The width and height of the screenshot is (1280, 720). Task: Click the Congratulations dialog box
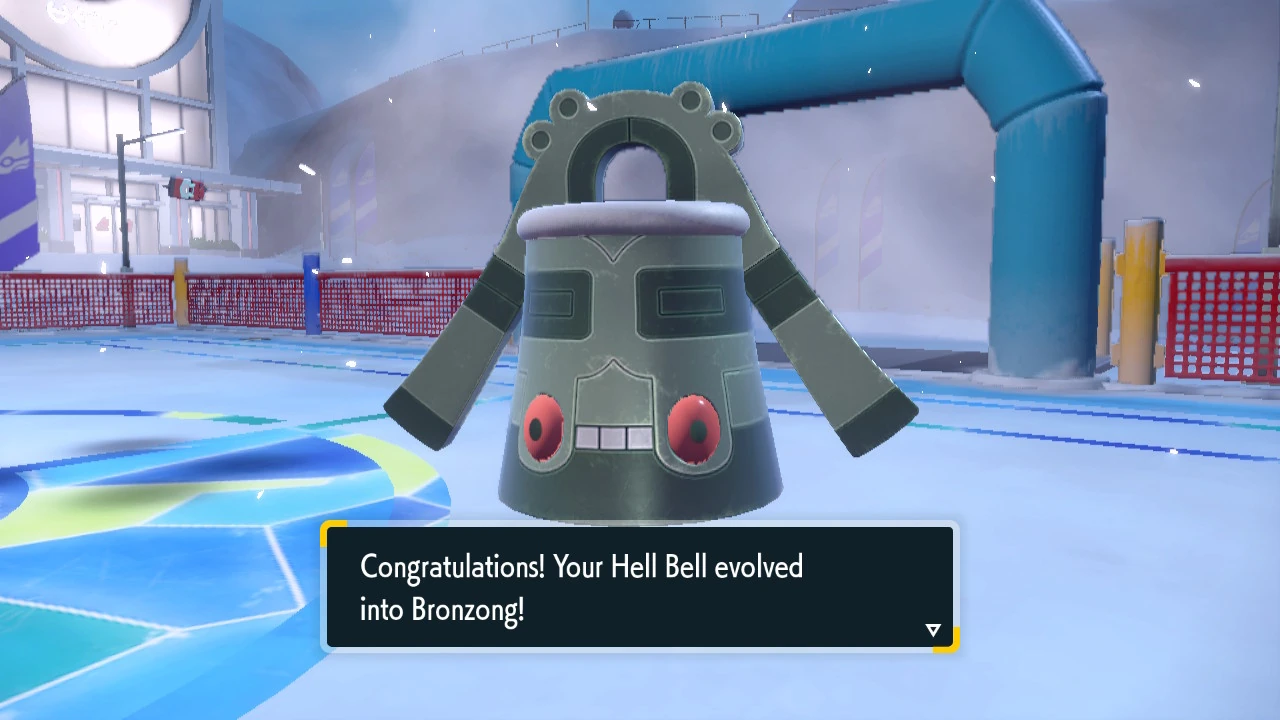click(x=639, y=588)
